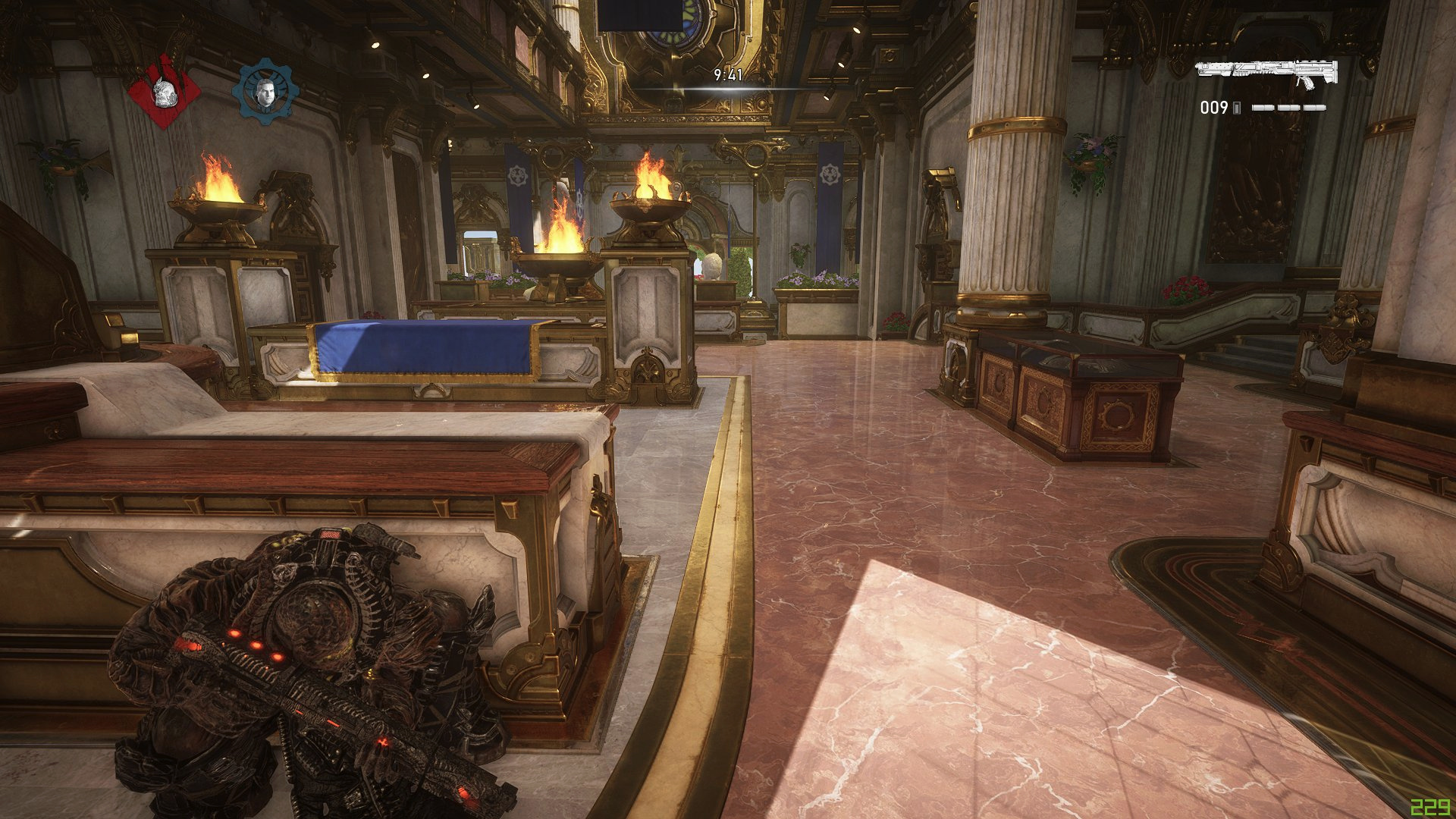Select the red Swarm team emblem

click(x=164, y=92)
